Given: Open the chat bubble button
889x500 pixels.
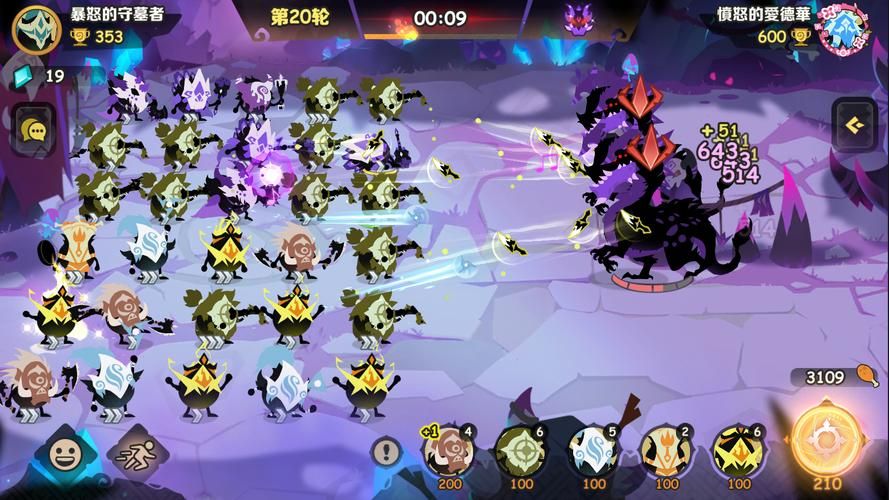Looking at the screenshot, I should tap(36, 130).
